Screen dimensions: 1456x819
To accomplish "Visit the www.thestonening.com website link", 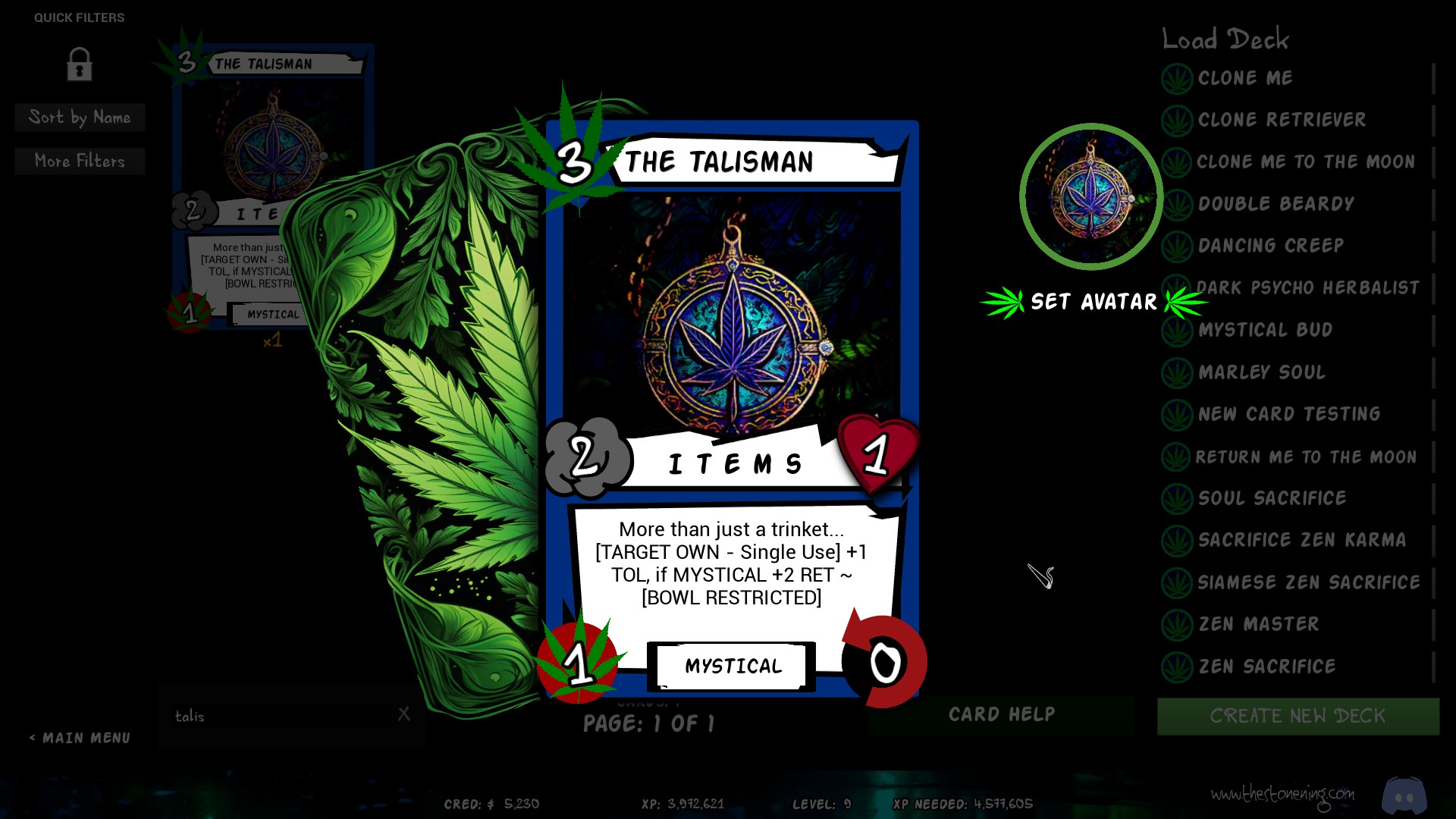I will (1282, 794).
